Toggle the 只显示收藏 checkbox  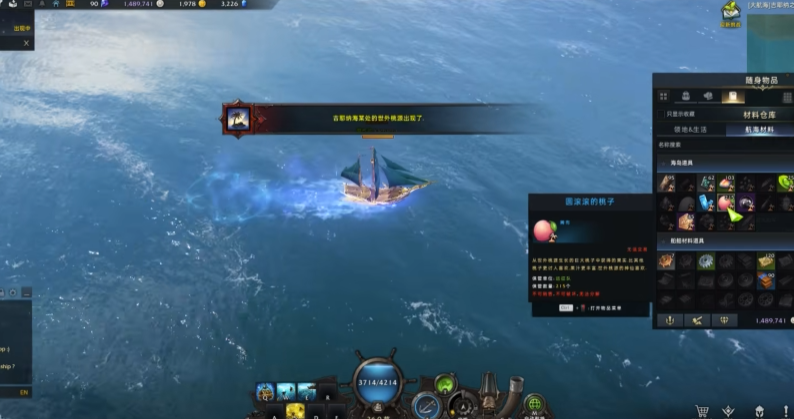[661, 114]
